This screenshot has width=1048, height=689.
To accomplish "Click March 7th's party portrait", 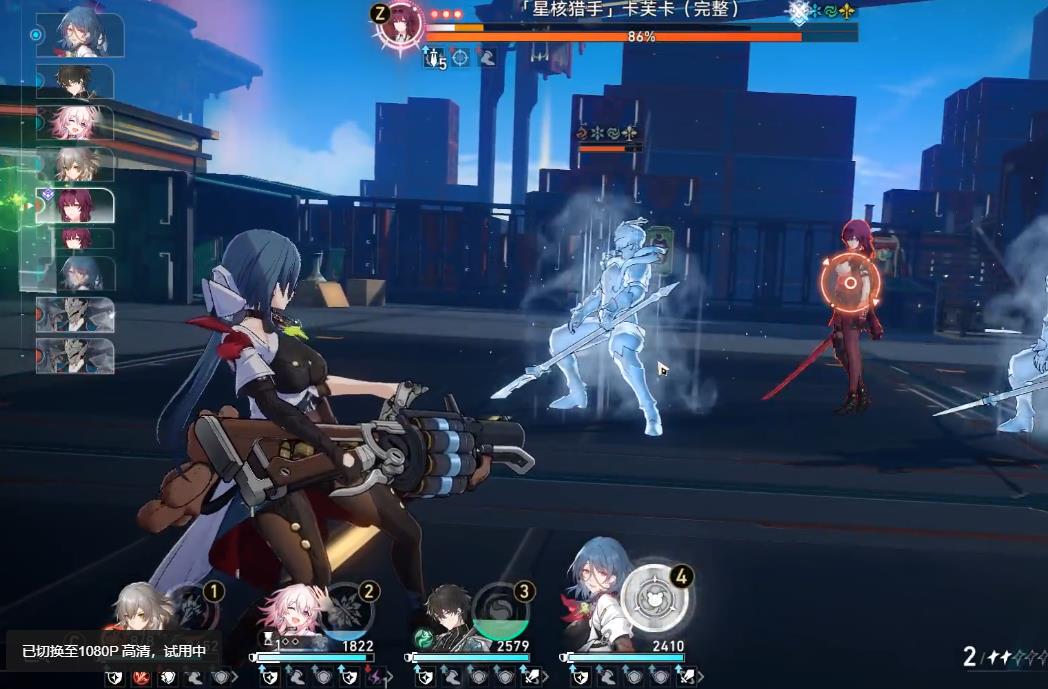I will [x=291, y=612].
